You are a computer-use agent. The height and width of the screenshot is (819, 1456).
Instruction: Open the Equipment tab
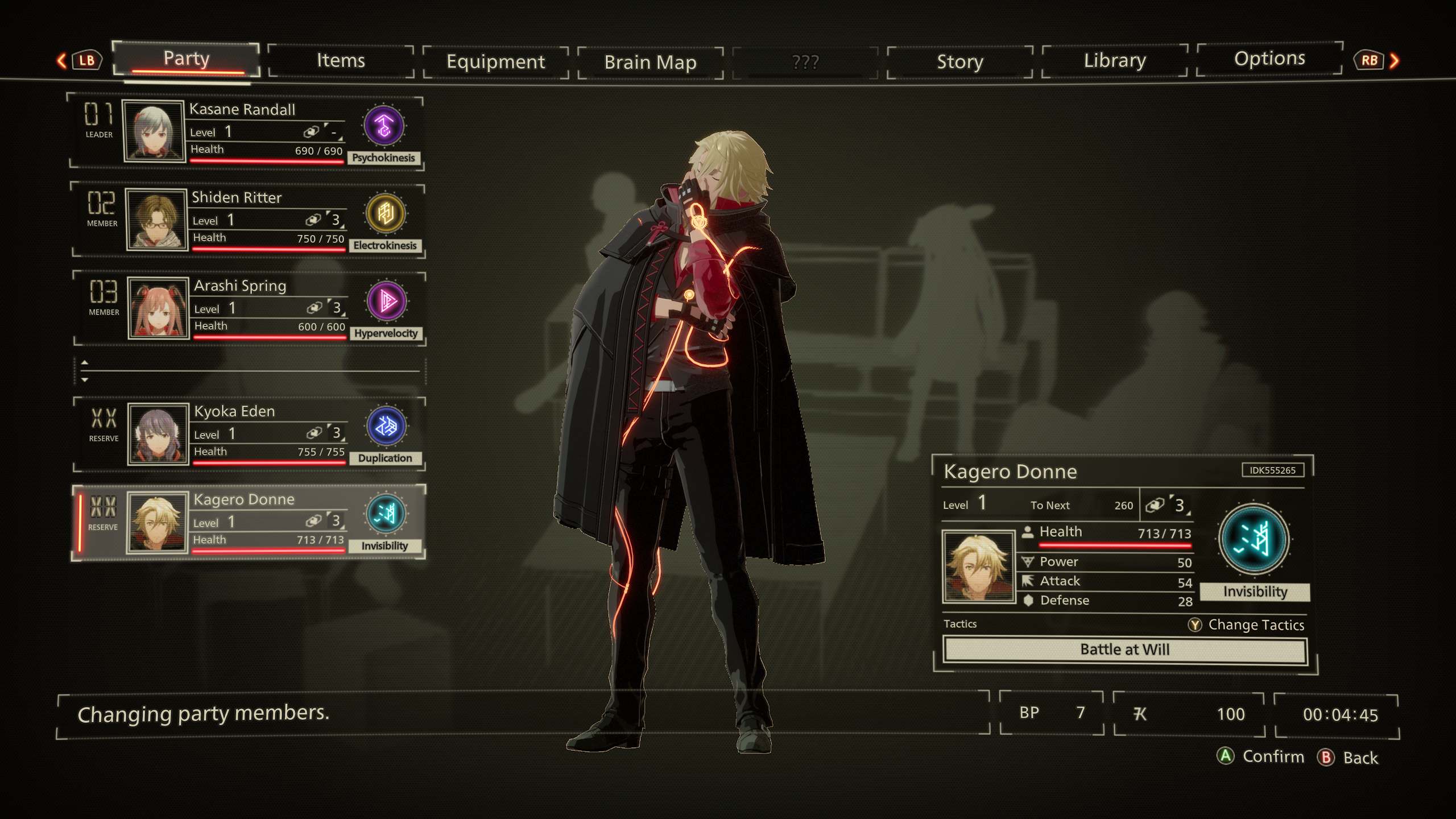[495, 62]
